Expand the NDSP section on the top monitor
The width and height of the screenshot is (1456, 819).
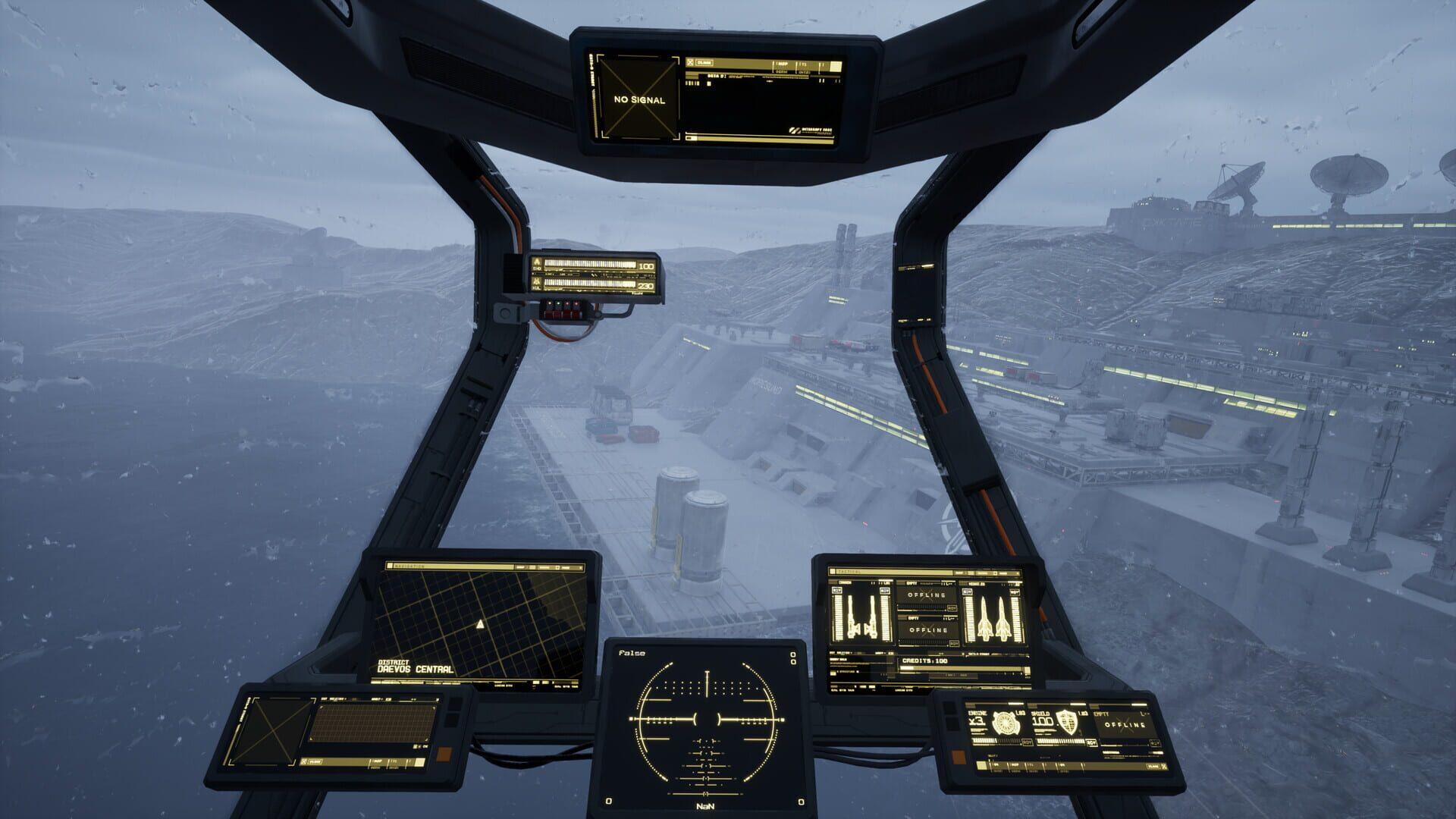tap(783, 64)
